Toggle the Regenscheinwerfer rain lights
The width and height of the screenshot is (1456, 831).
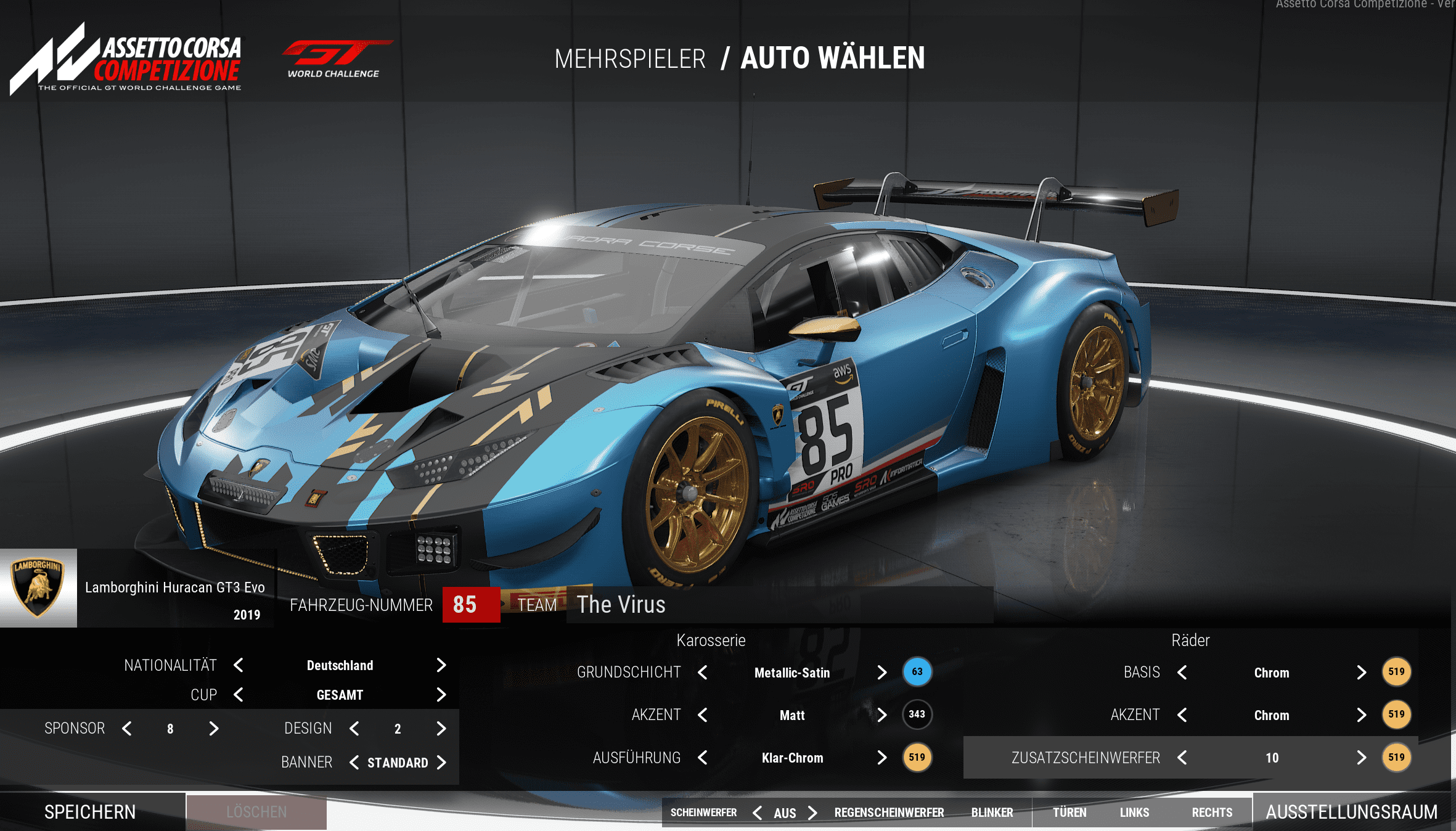point(889,813)
